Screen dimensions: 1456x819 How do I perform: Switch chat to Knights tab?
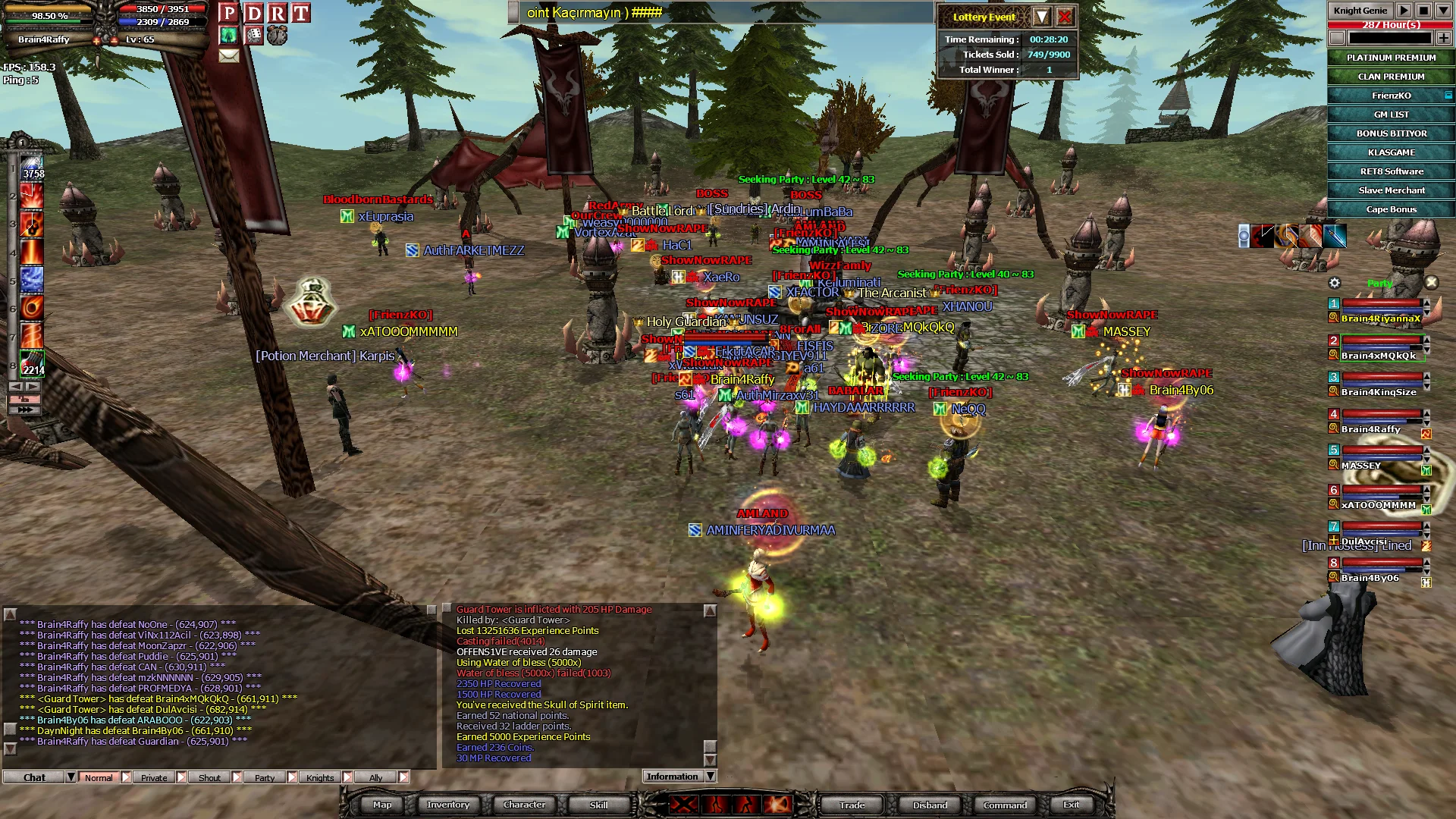click(320, 777)
